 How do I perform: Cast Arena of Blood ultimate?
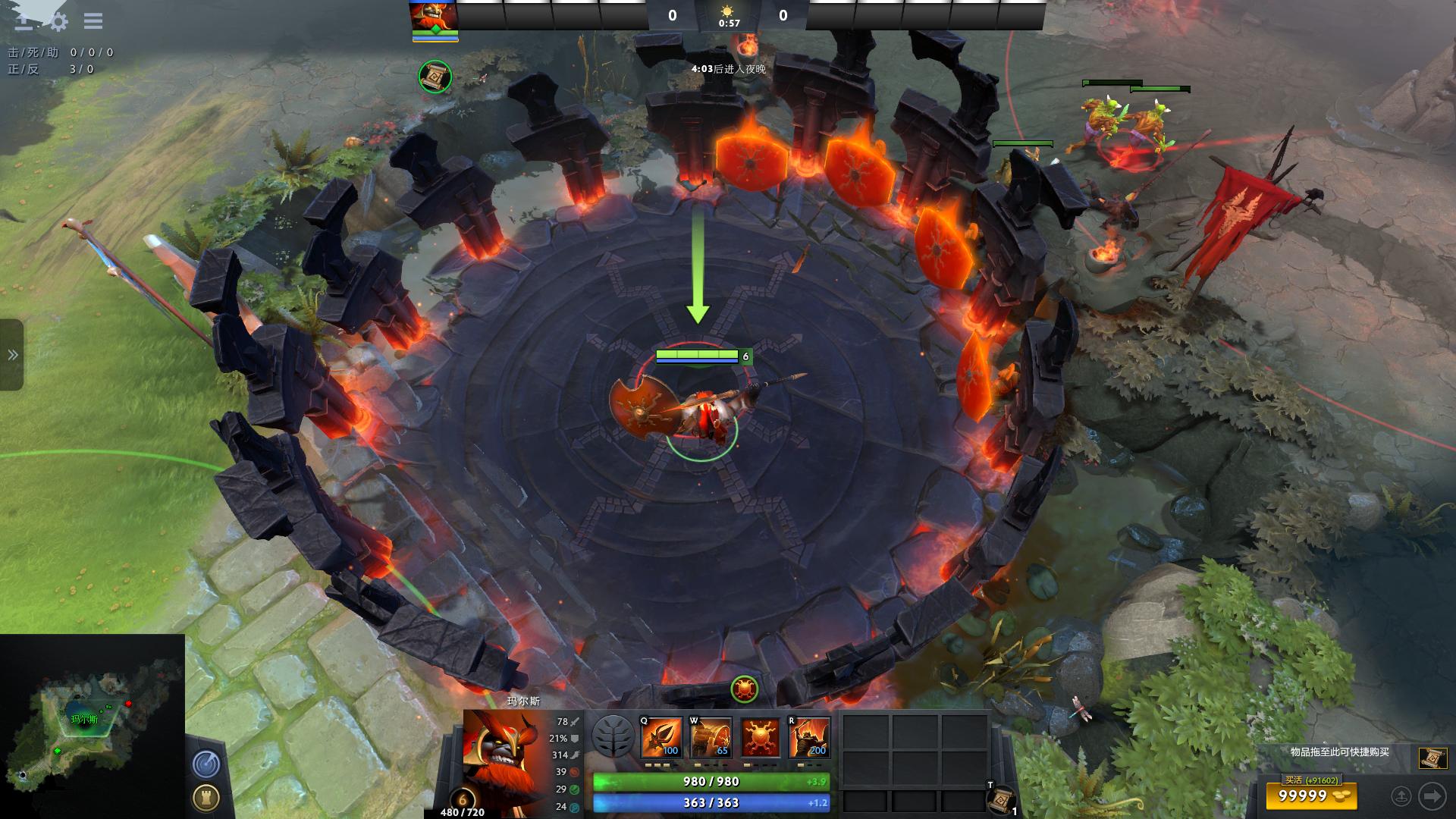tap(809, 737)
